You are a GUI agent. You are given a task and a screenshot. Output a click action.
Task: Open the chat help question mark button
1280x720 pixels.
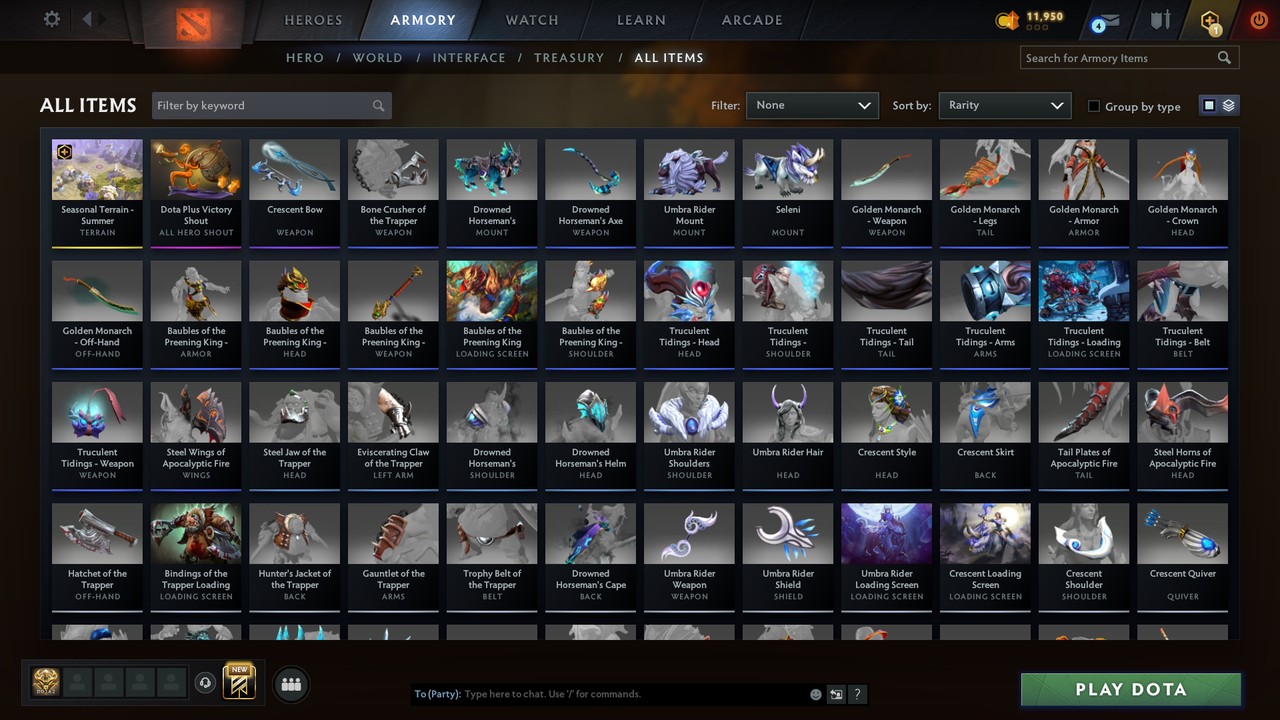point(857,694)
